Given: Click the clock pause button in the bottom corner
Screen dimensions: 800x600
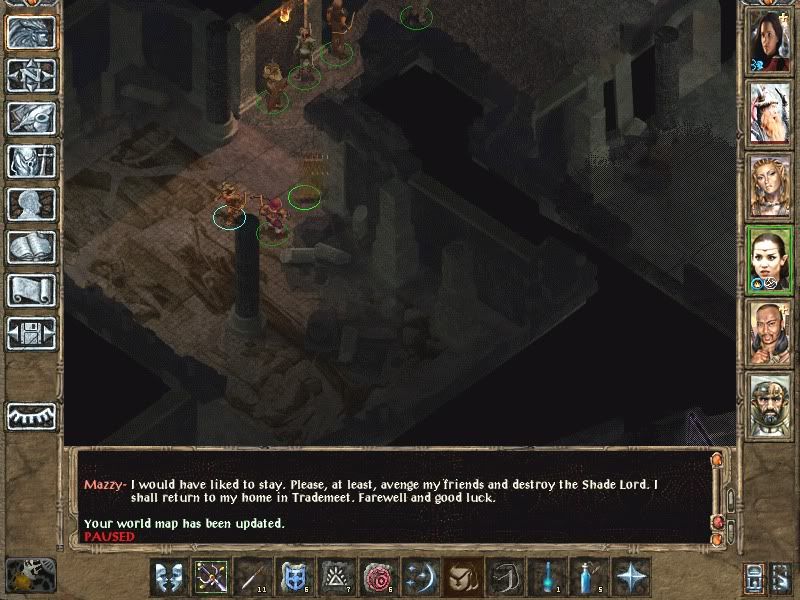Looking at the screenshot, I should 30,575.
